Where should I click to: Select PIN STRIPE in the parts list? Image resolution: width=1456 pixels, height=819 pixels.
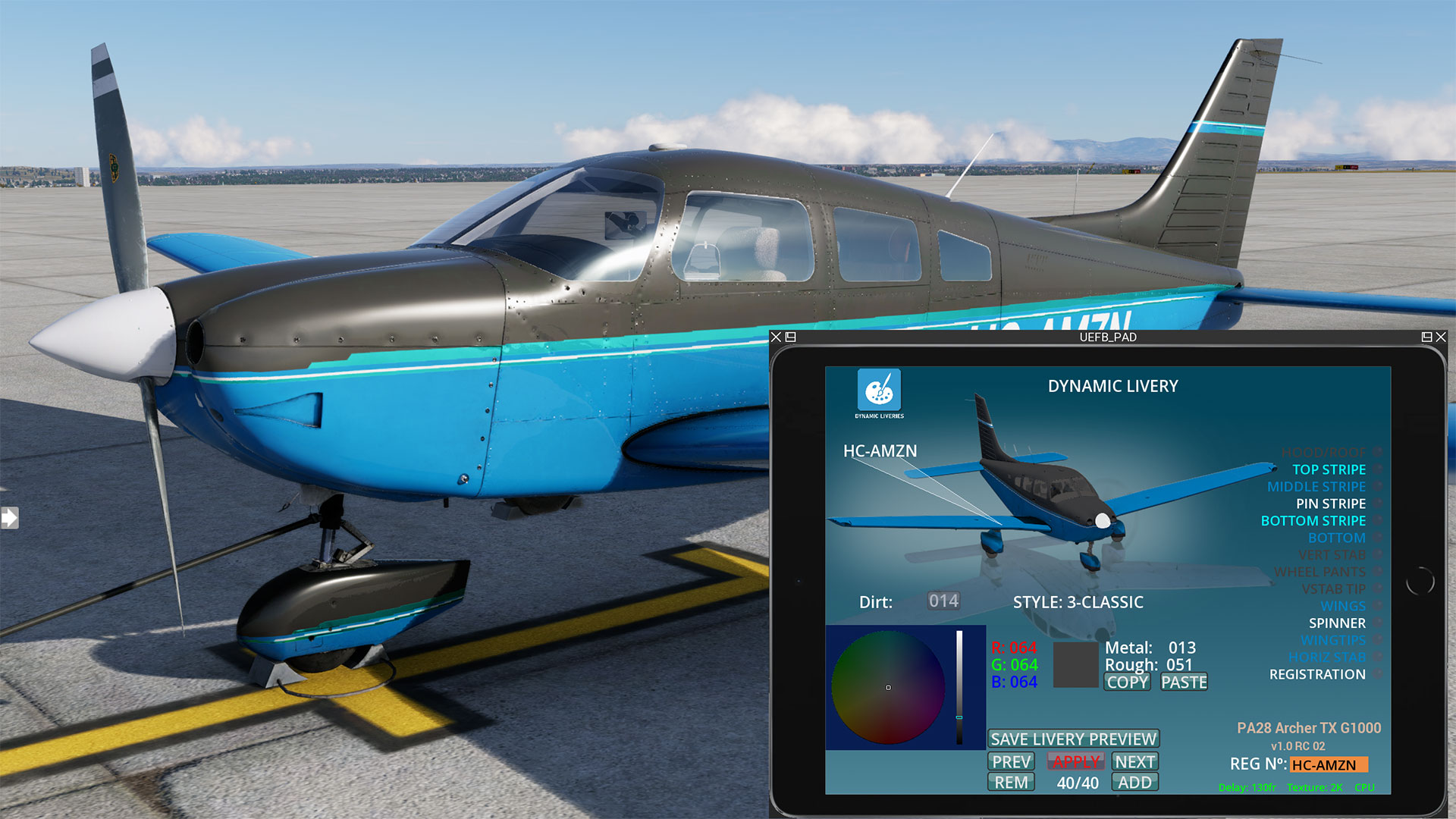[x=1330, y=504]
